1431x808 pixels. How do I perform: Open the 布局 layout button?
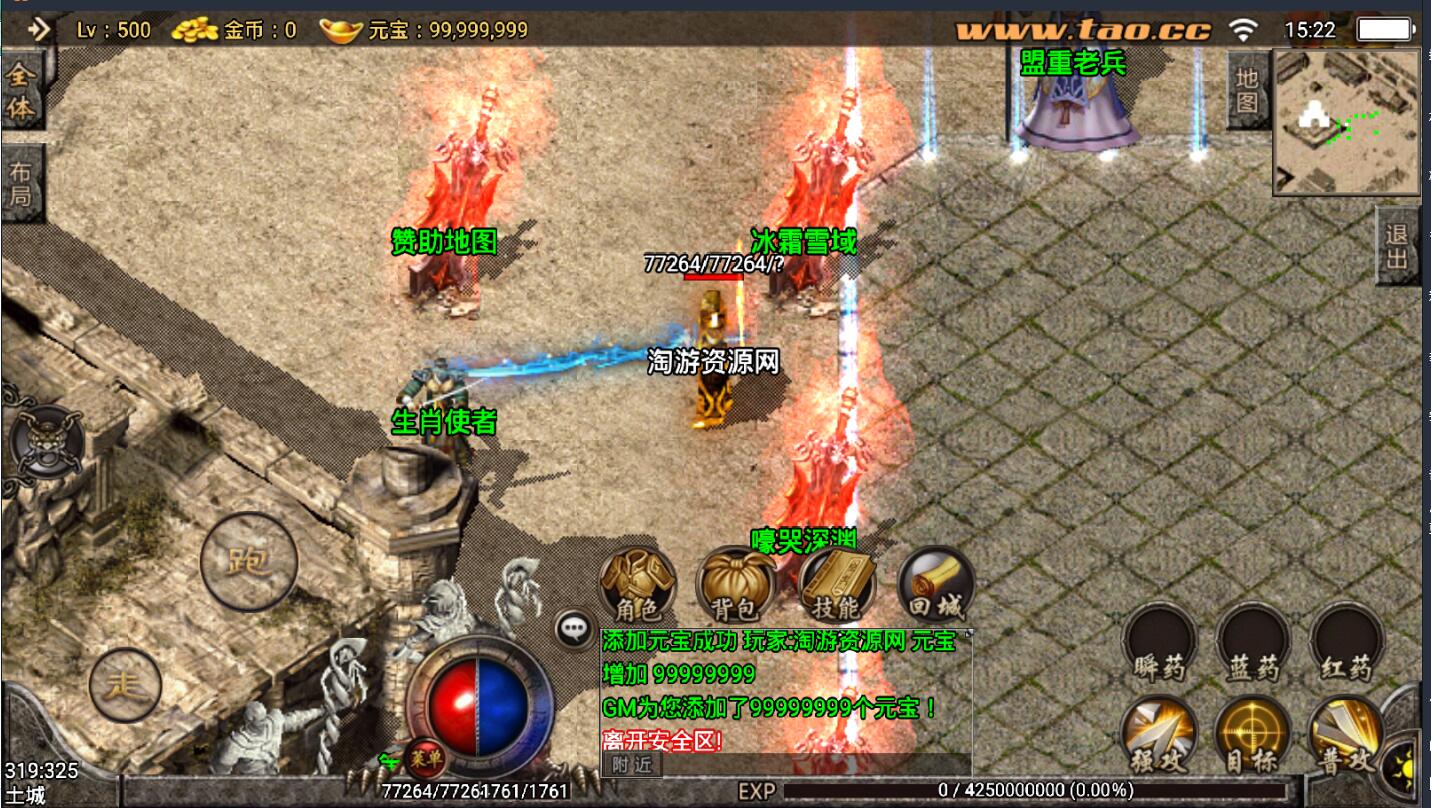pos(21,183)
